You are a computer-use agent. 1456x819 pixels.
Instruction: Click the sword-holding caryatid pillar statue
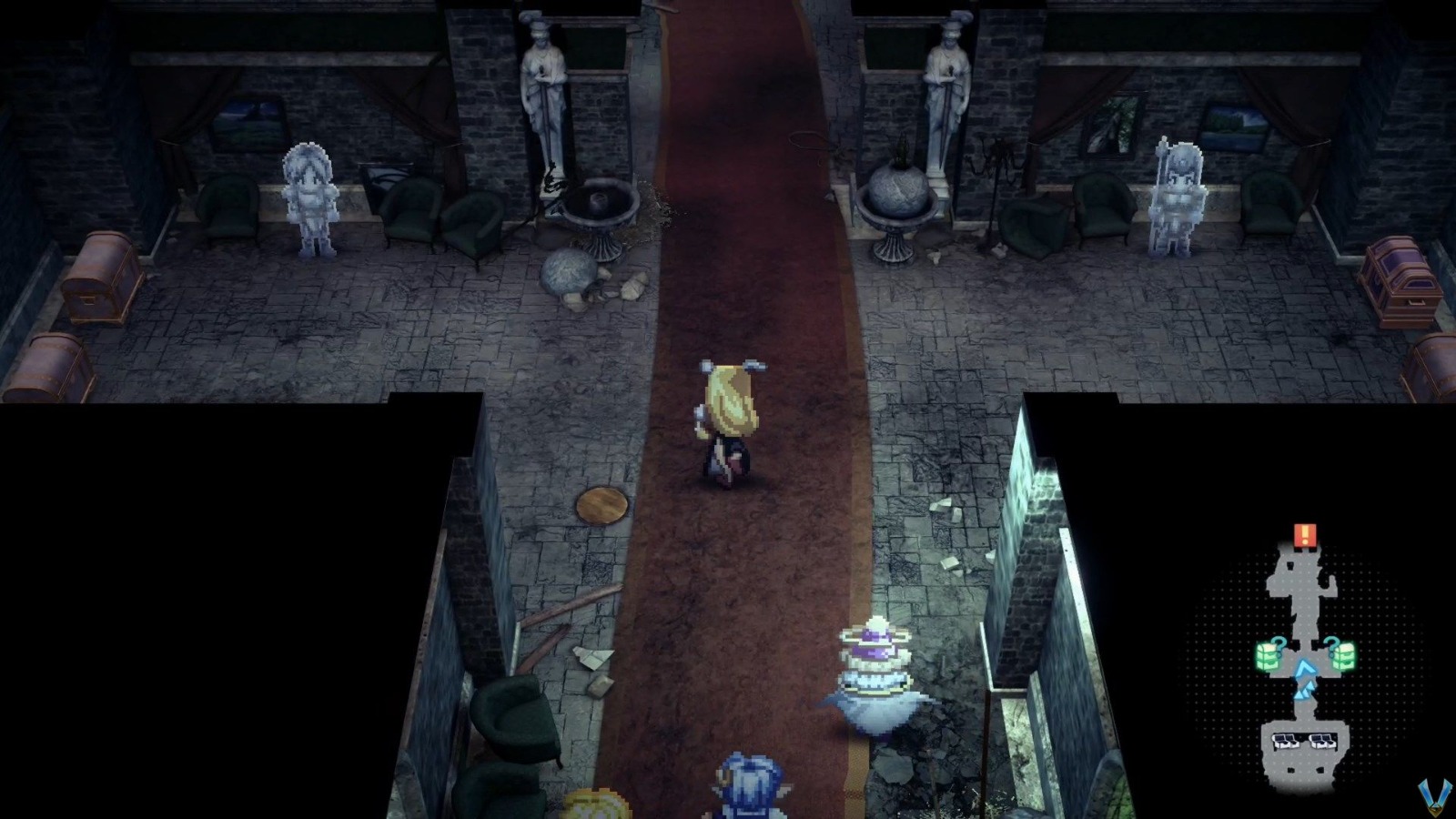click(x=544, y=91)
